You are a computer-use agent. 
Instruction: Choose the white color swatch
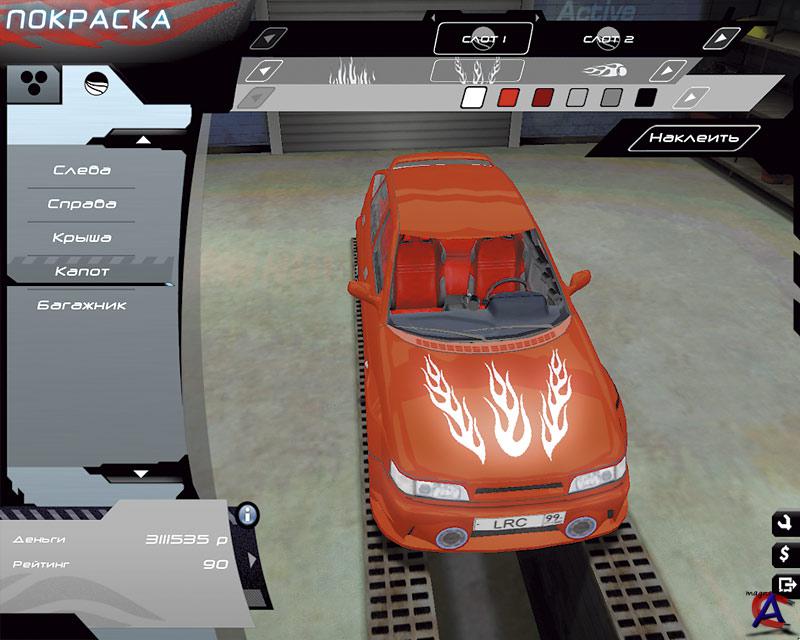tap(474, 98)
